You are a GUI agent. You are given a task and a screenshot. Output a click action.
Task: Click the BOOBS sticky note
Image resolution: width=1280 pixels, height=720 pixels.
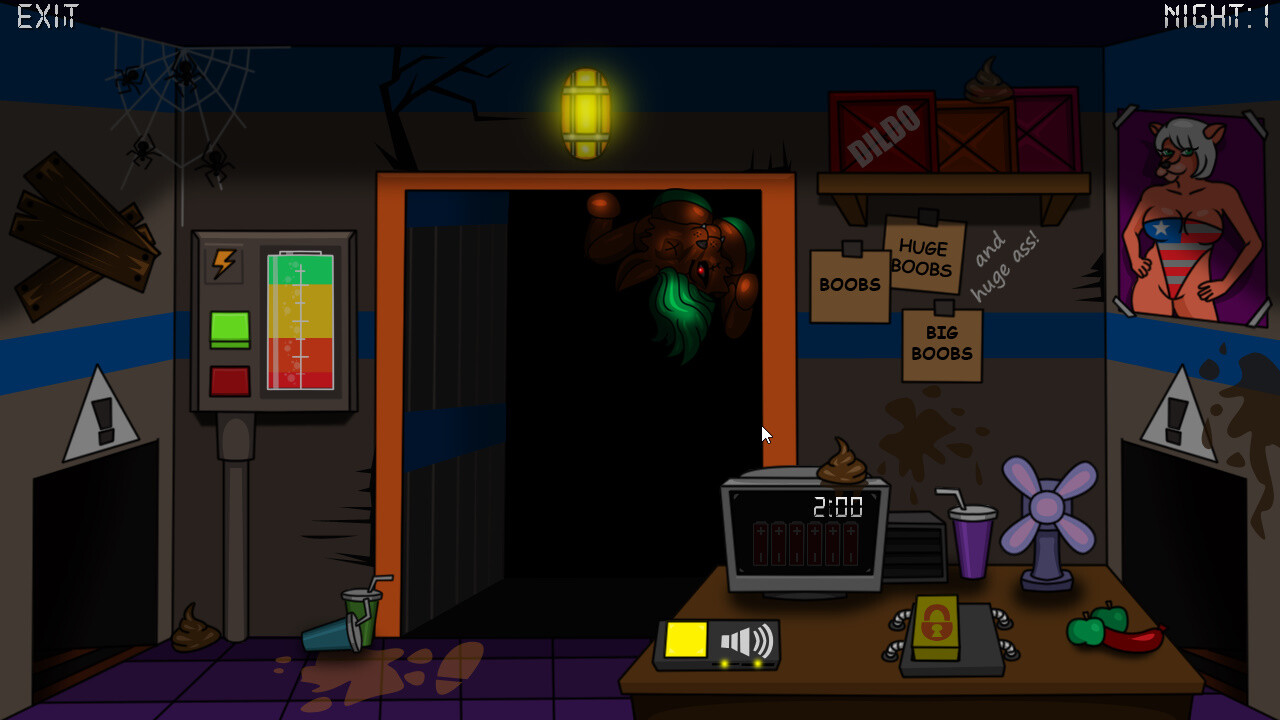[849, 283]
